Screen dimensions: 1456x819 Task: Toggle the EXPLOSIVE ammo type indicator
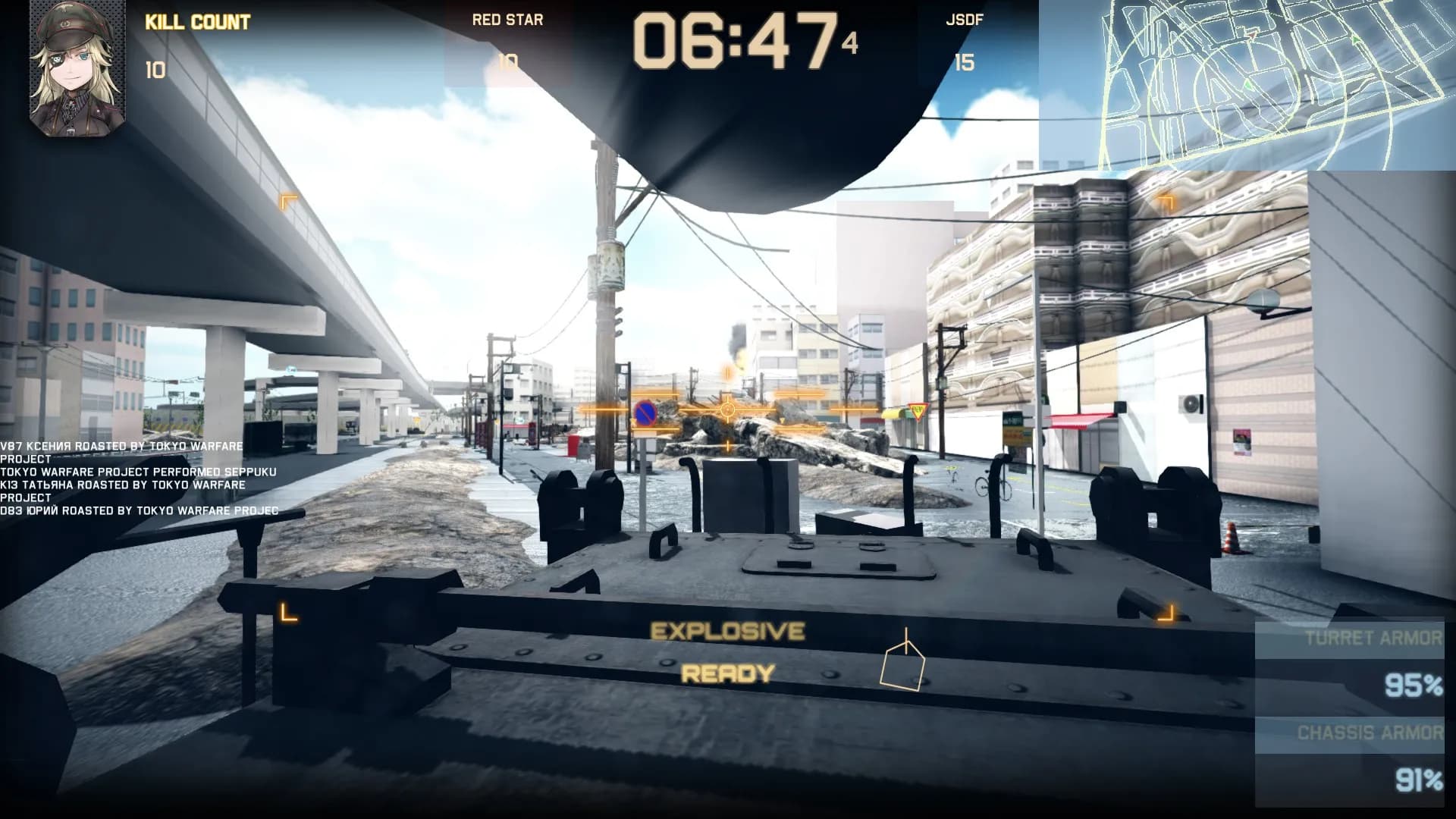click(x=728, y=629)
